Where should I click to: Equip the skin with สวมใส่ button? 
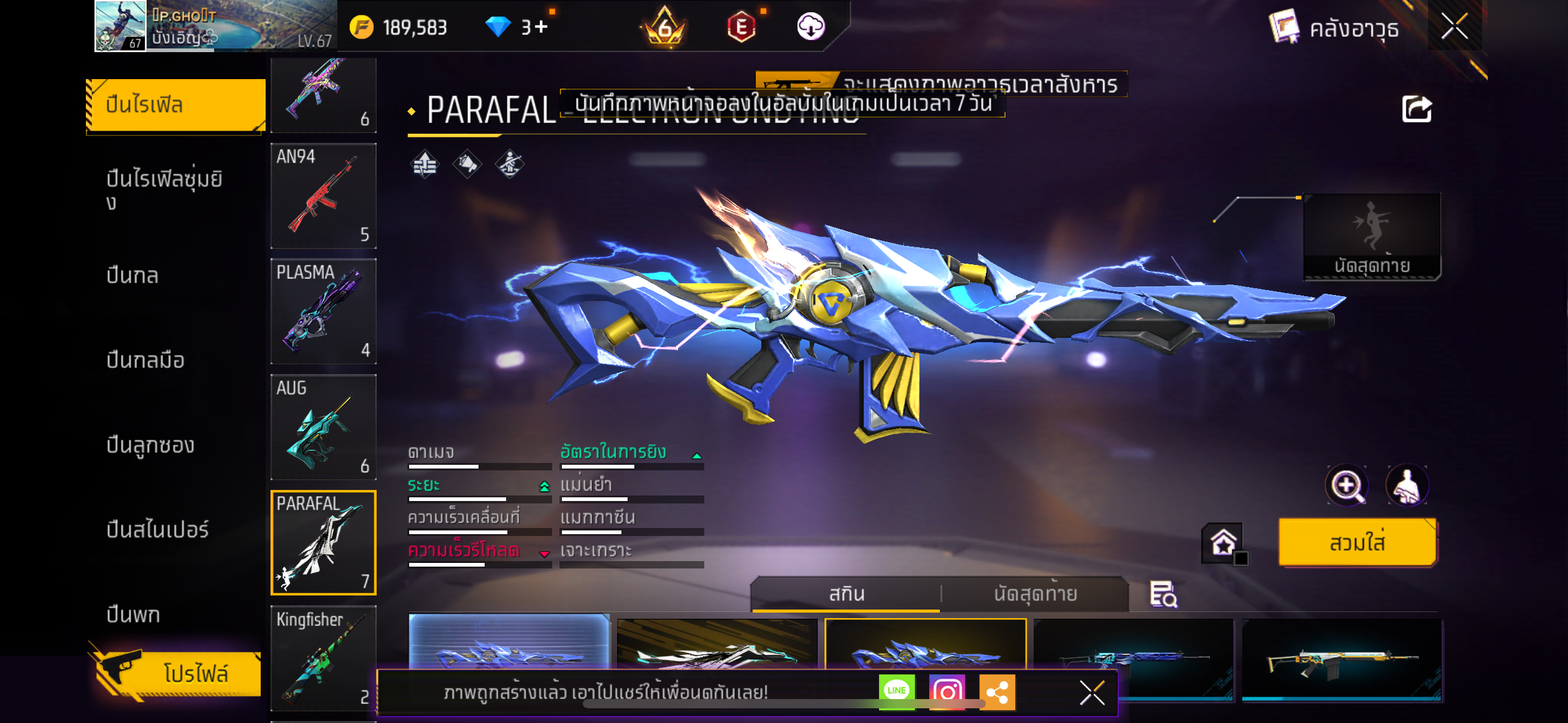tap(1357, 543)
